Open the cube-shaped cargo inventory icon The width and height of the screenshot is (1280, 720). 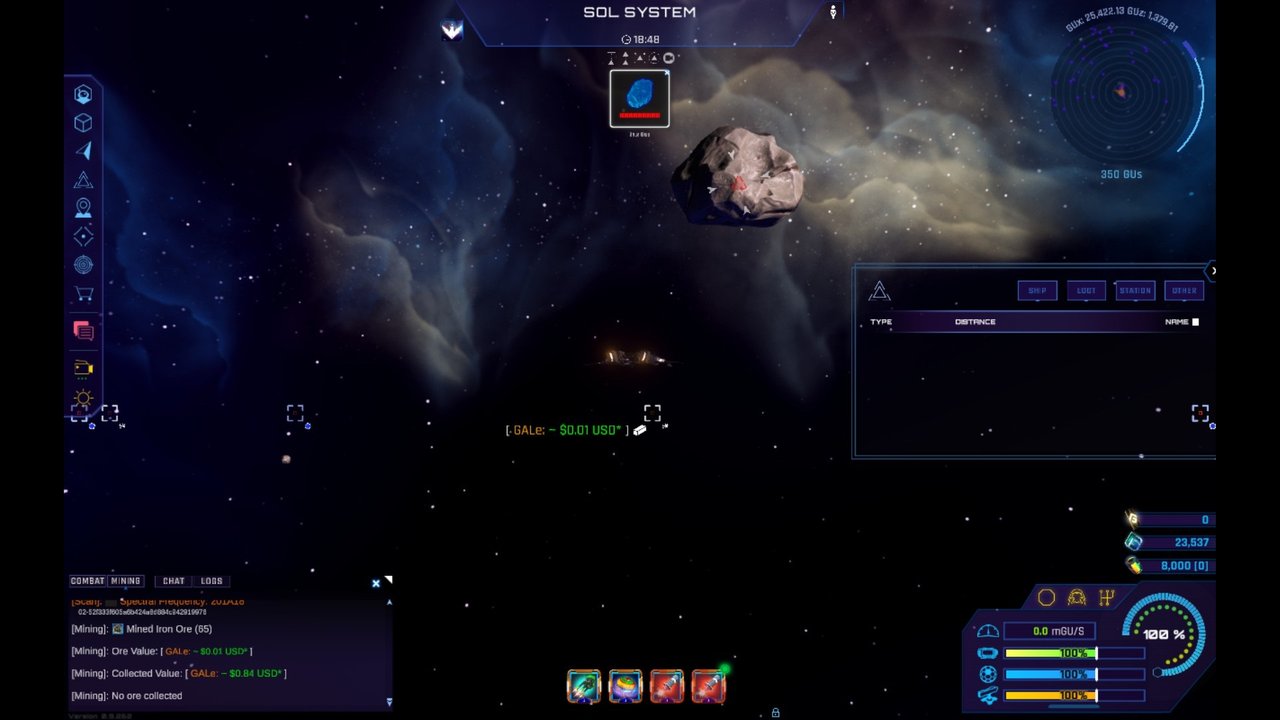point(83,122)
